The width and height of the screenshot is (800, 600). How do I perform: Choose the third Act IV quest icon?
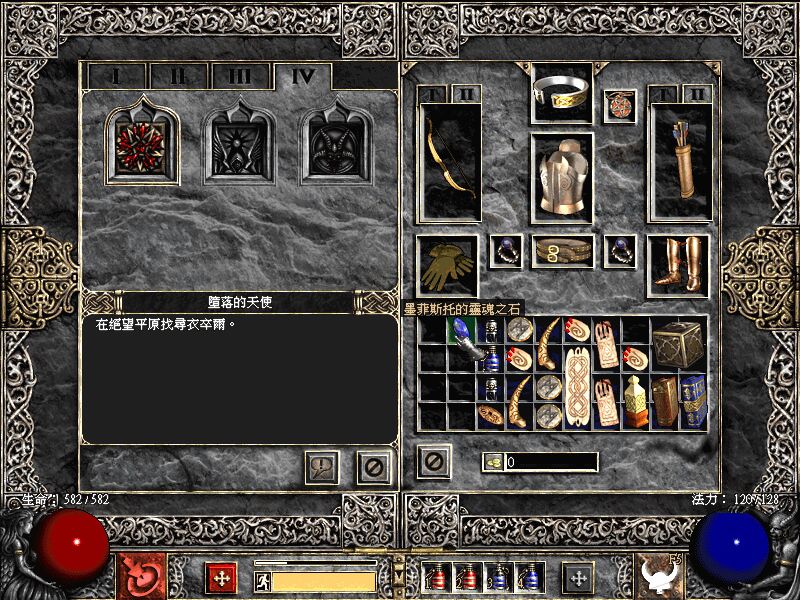(x=337, y=145)
